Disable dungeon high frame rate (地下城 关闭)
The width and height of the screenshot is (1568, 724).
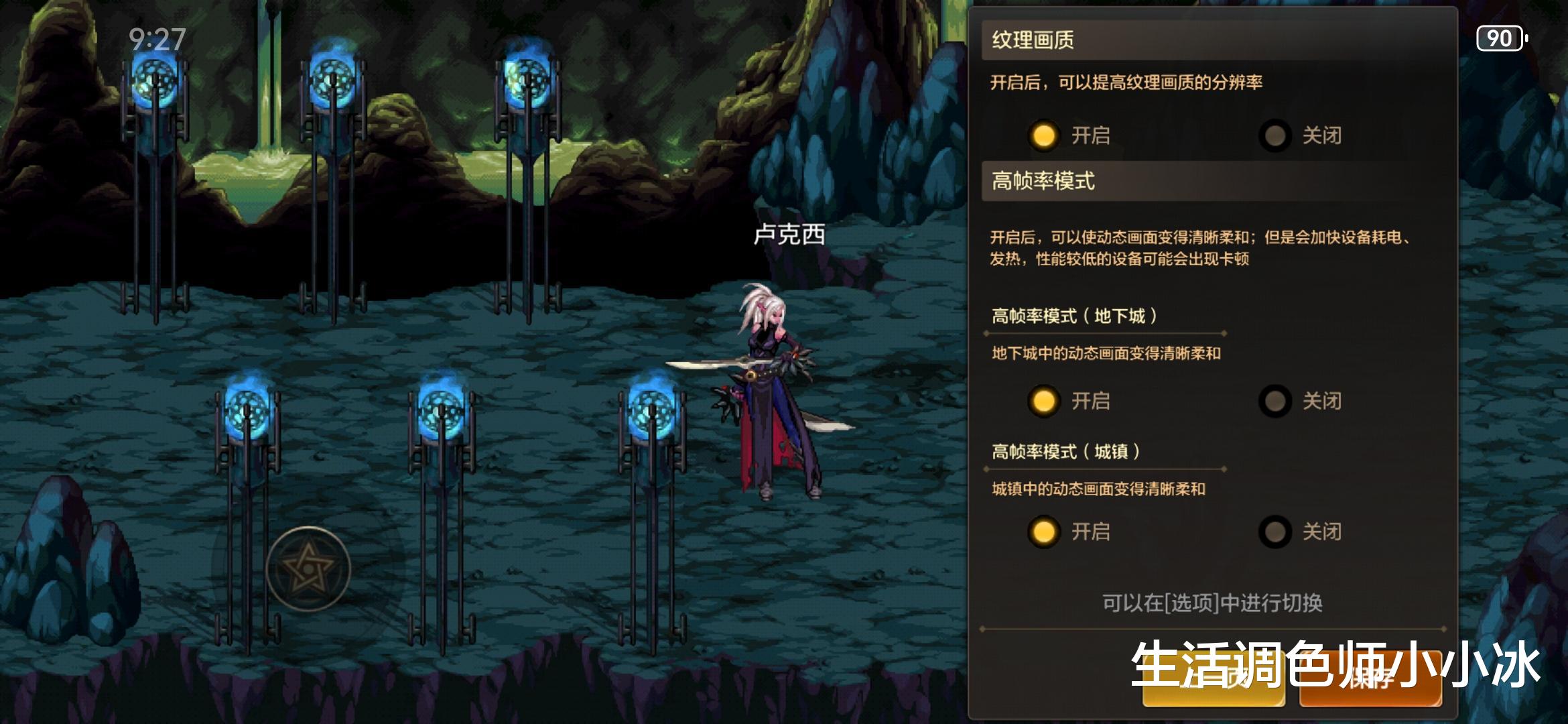point(1275,401)
